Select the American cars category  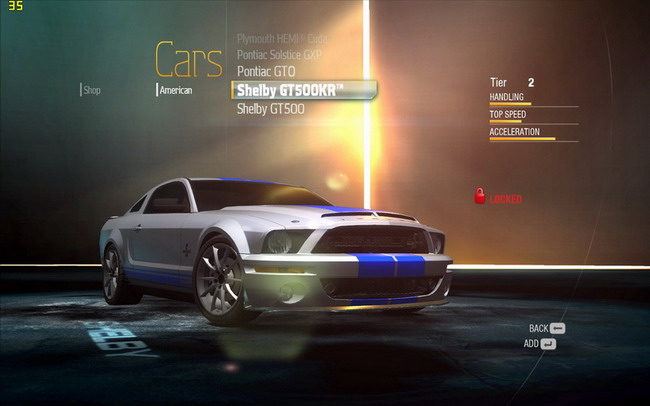click(175, 90)
